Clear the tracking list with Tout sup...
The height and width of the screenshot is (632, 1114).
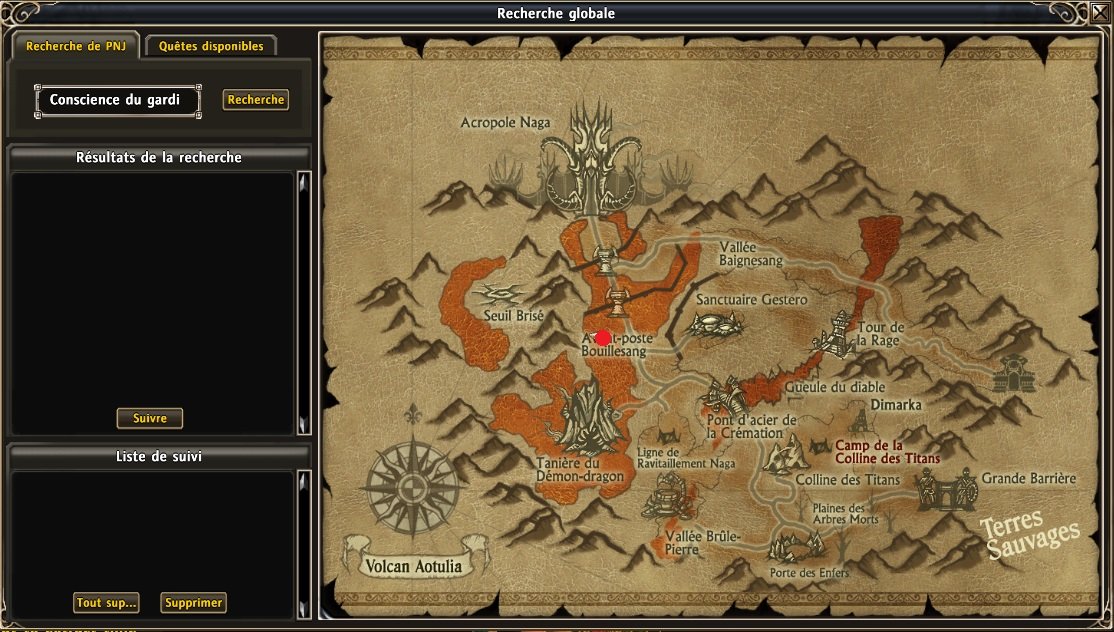pos(106,603)
